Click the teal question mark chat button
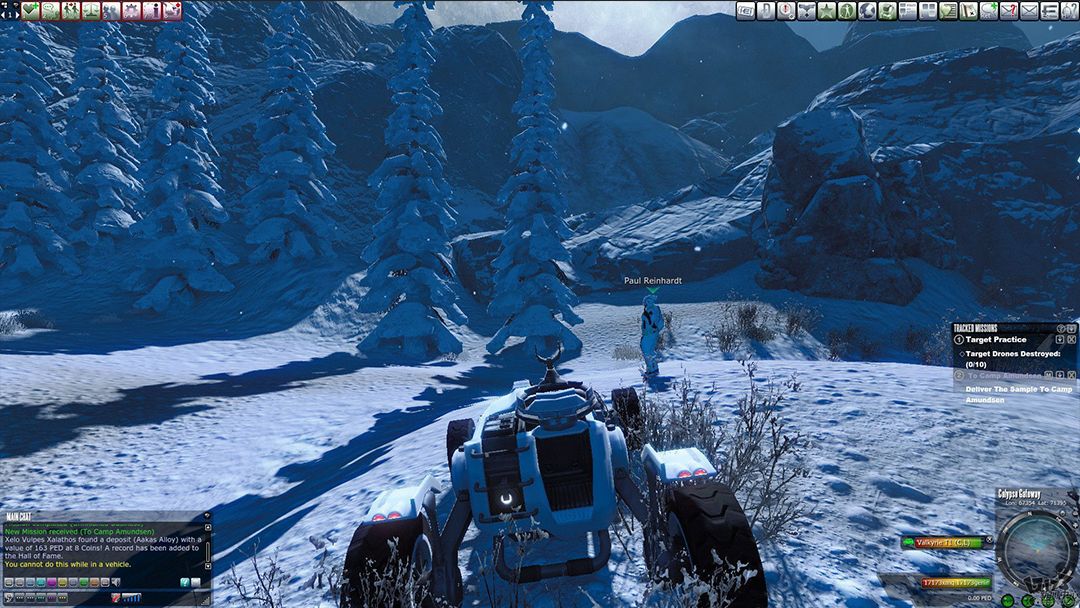The width and height of the screenshot is (1080, 608). (184, 582)
